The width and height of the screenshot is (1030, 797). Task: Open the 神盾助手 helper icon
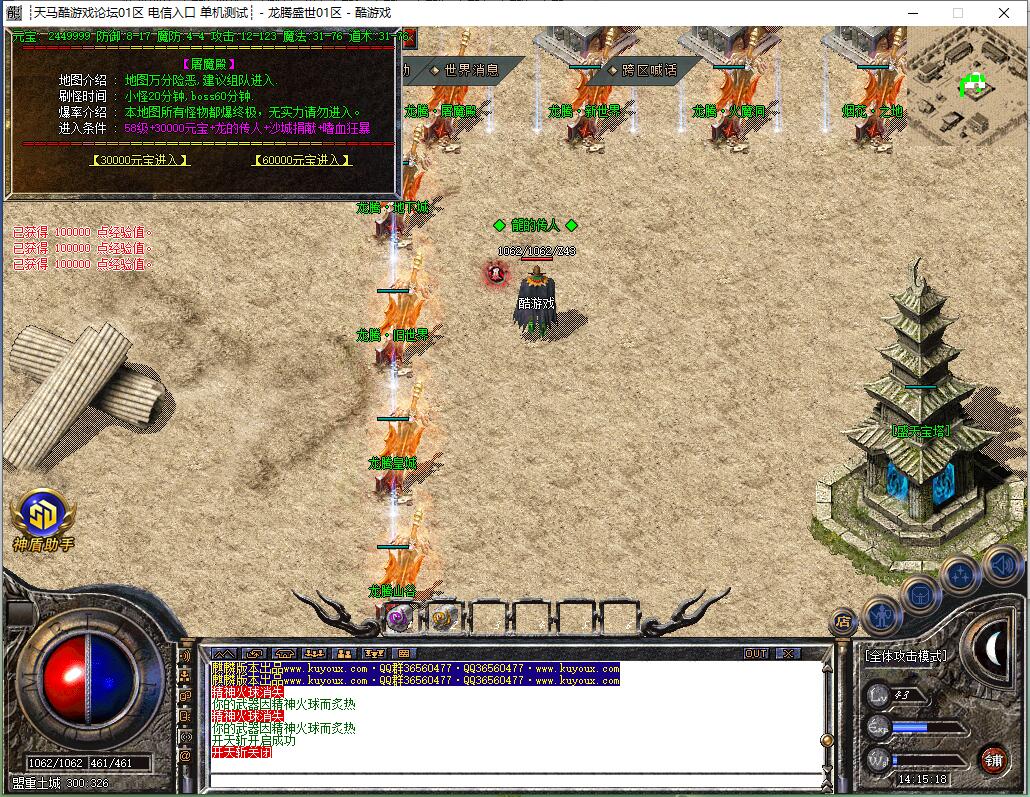[42, 514]
